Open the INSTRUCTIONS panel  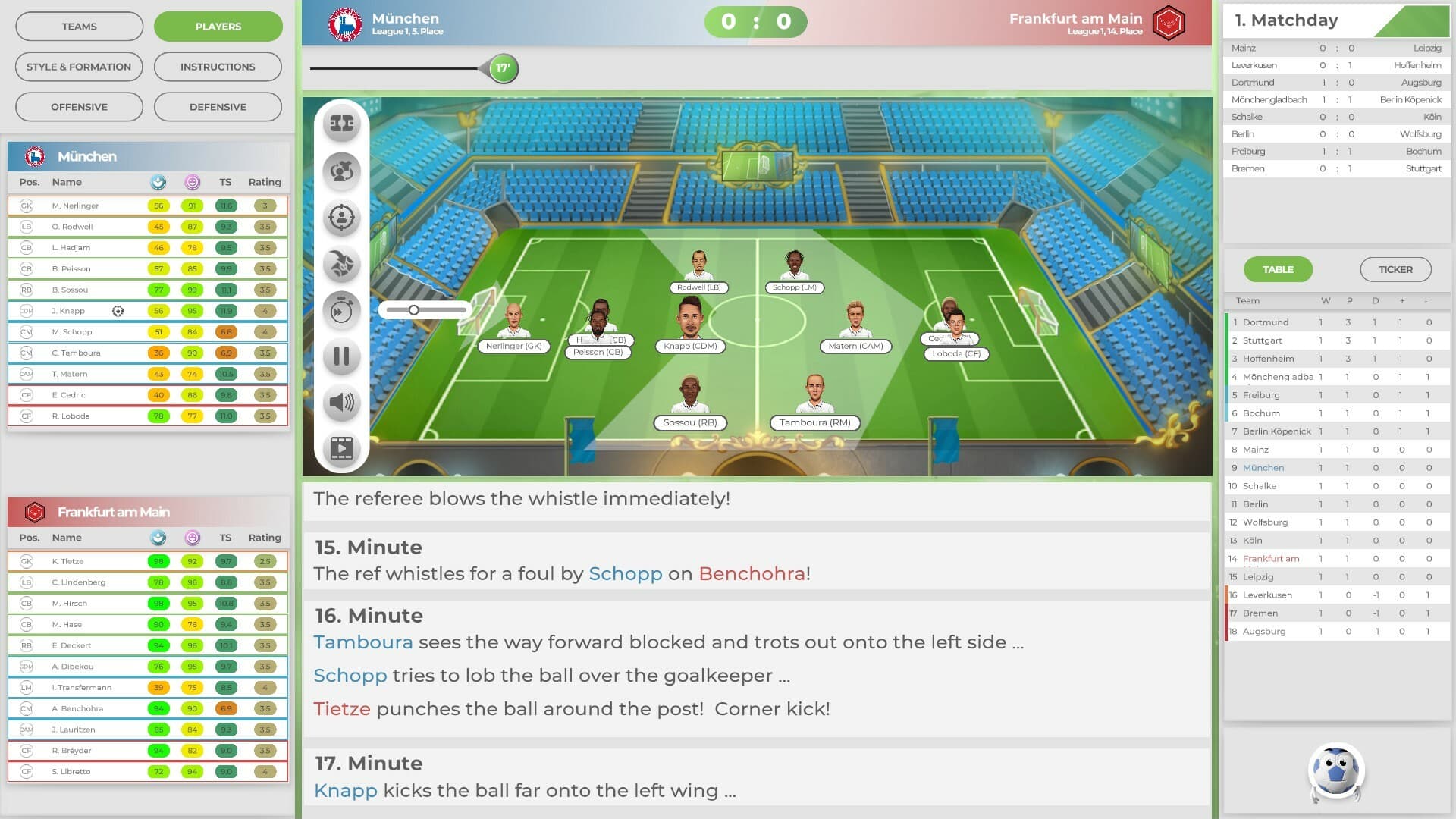coord(218,67)
